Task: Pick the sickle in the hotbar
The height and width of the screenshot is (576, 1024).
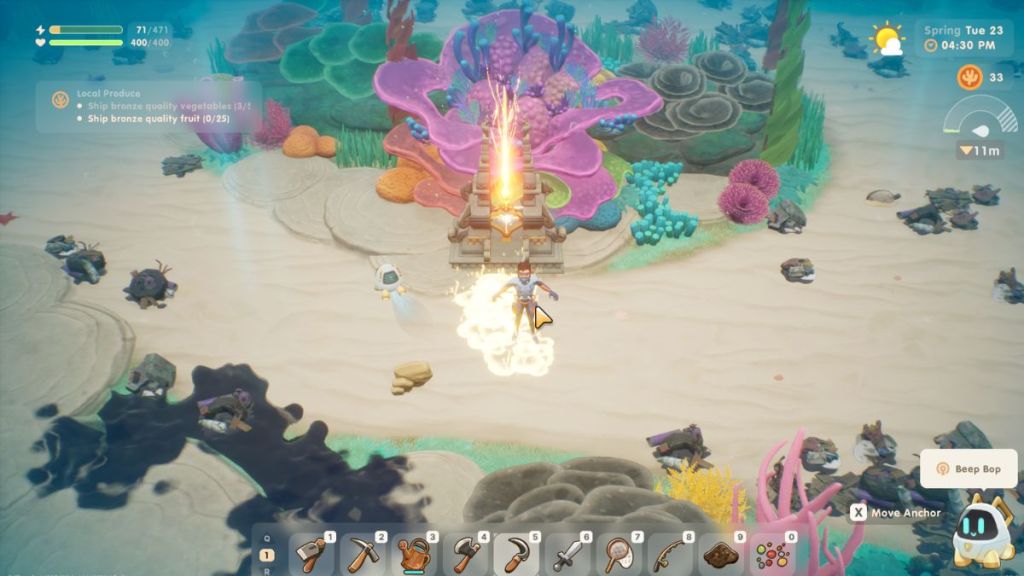Action: [517, 554]
